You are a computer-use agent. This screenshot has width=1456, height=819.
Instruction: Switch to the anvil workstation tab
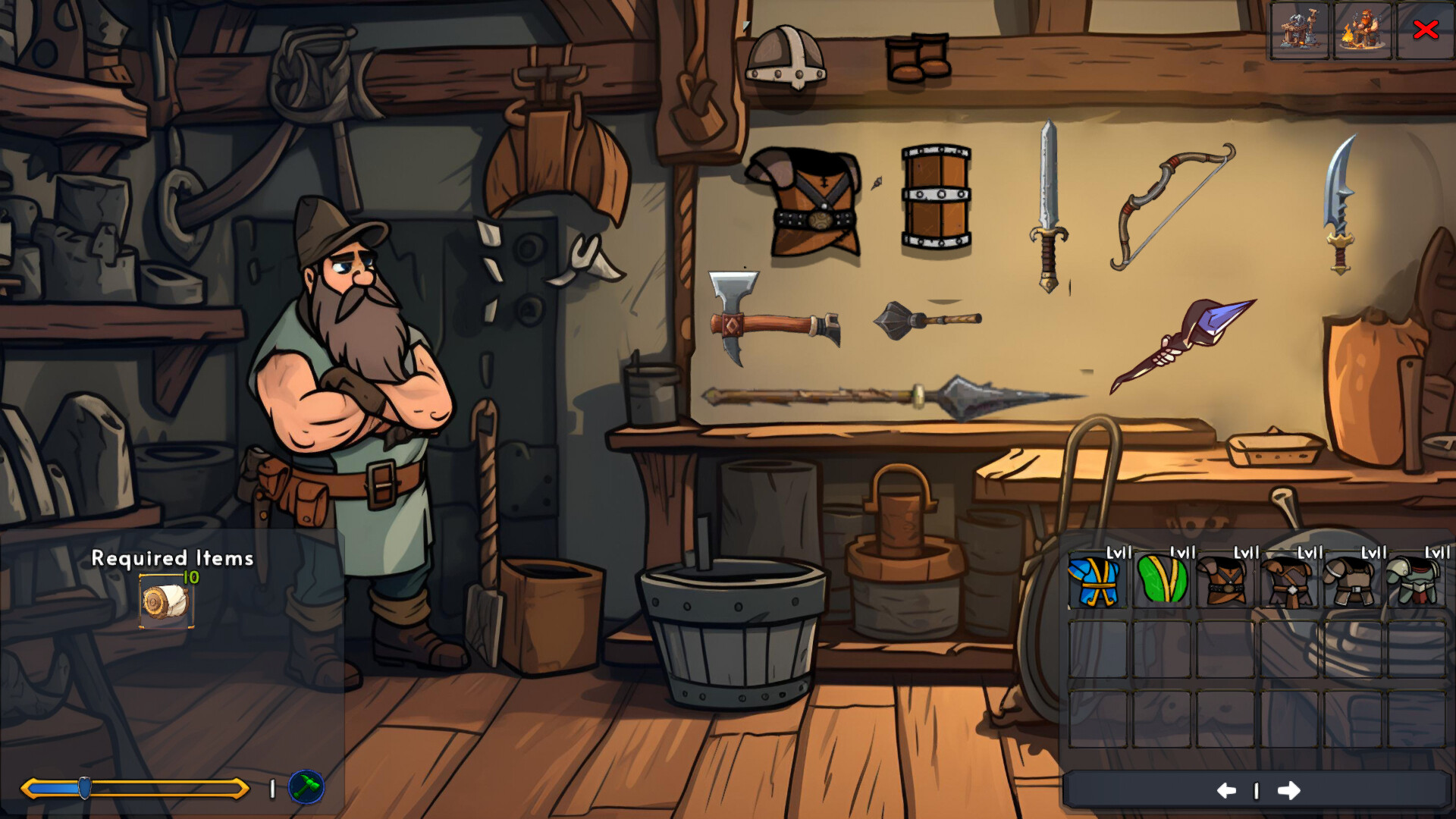[1299, 31]
